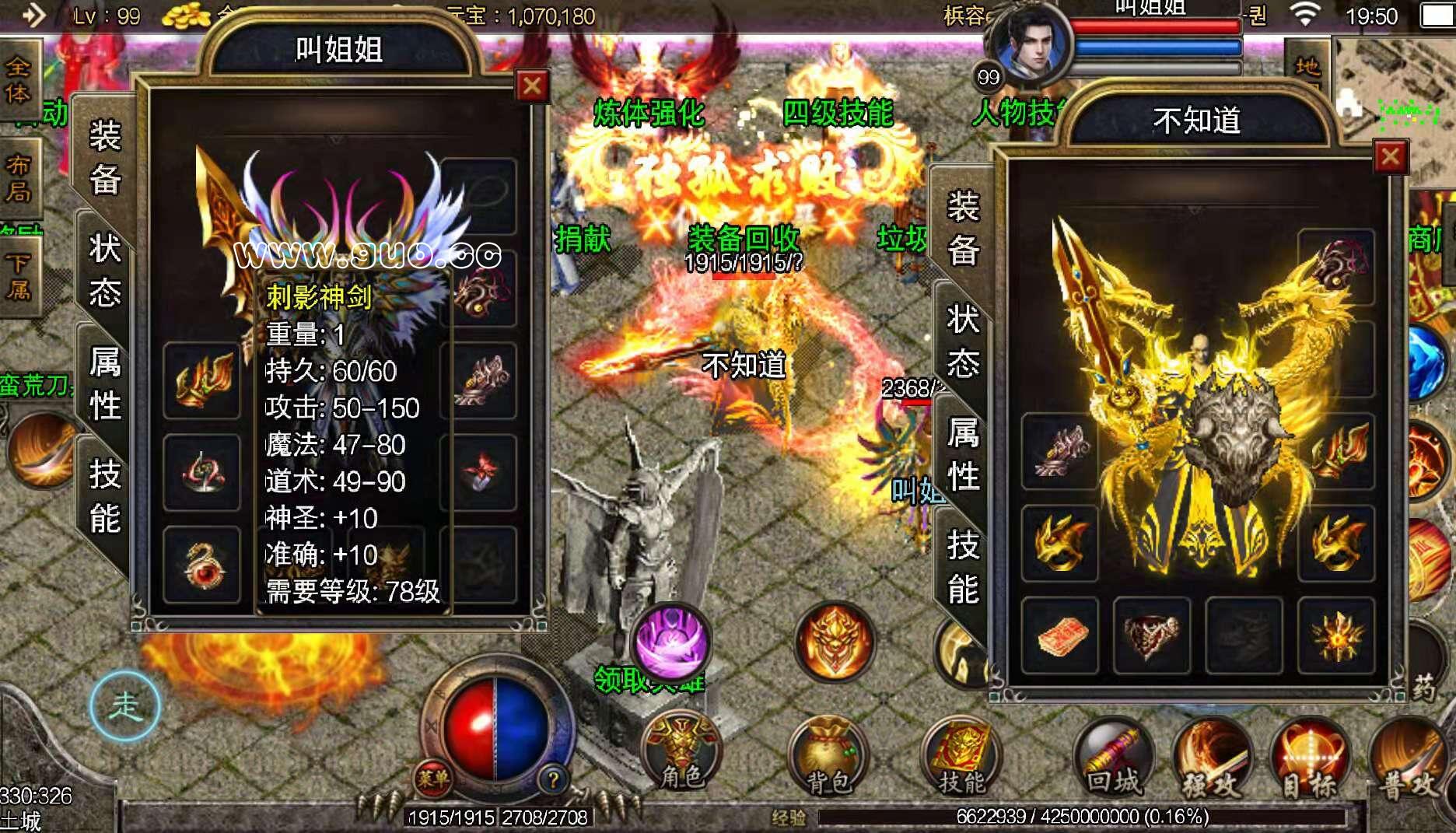Show 技能 tab in 不知道 panel
Screen dimensions: 1456x833
963,566
